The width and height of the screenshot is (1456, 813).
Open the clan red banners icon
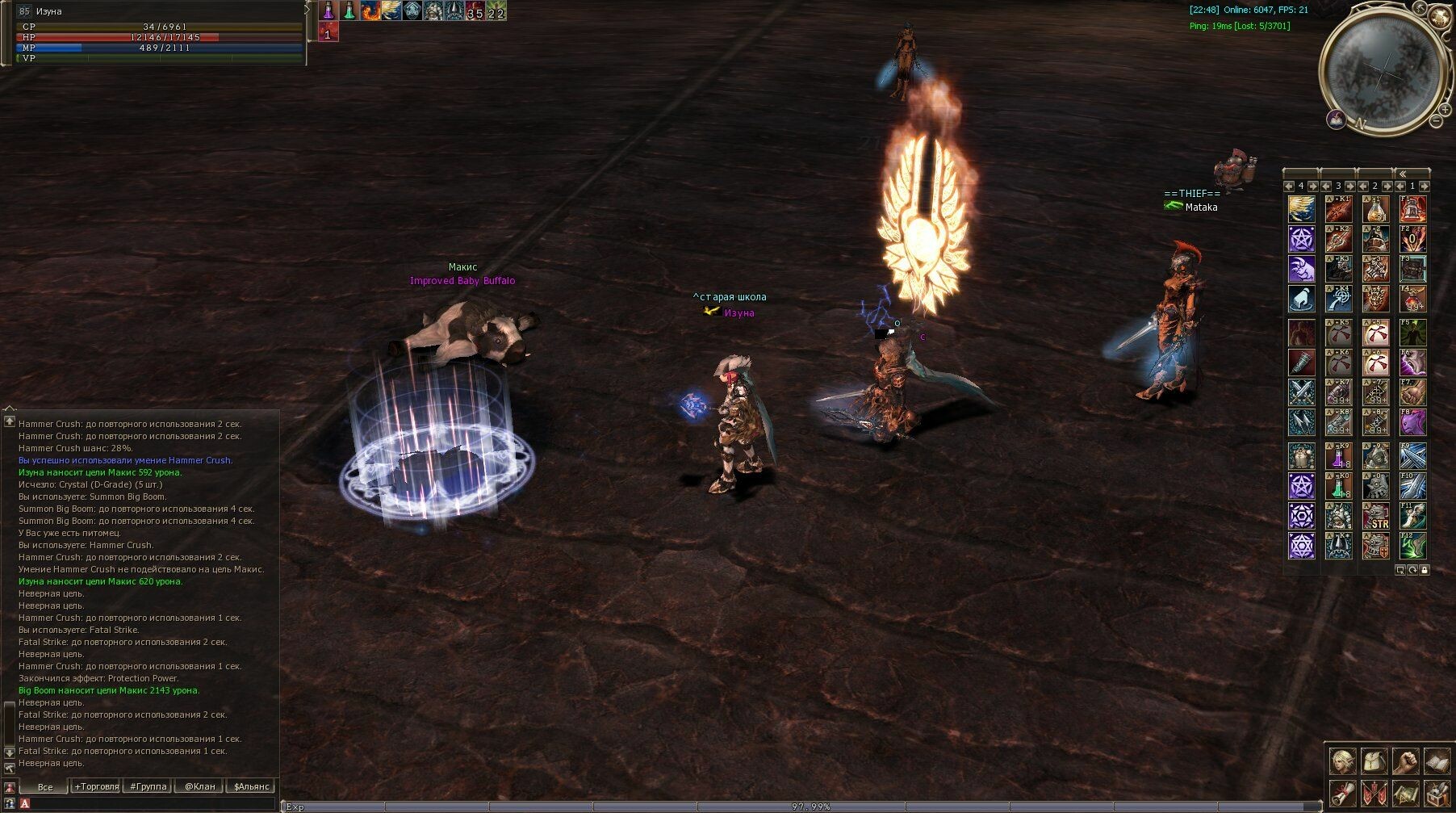(x=1374, y=793)
